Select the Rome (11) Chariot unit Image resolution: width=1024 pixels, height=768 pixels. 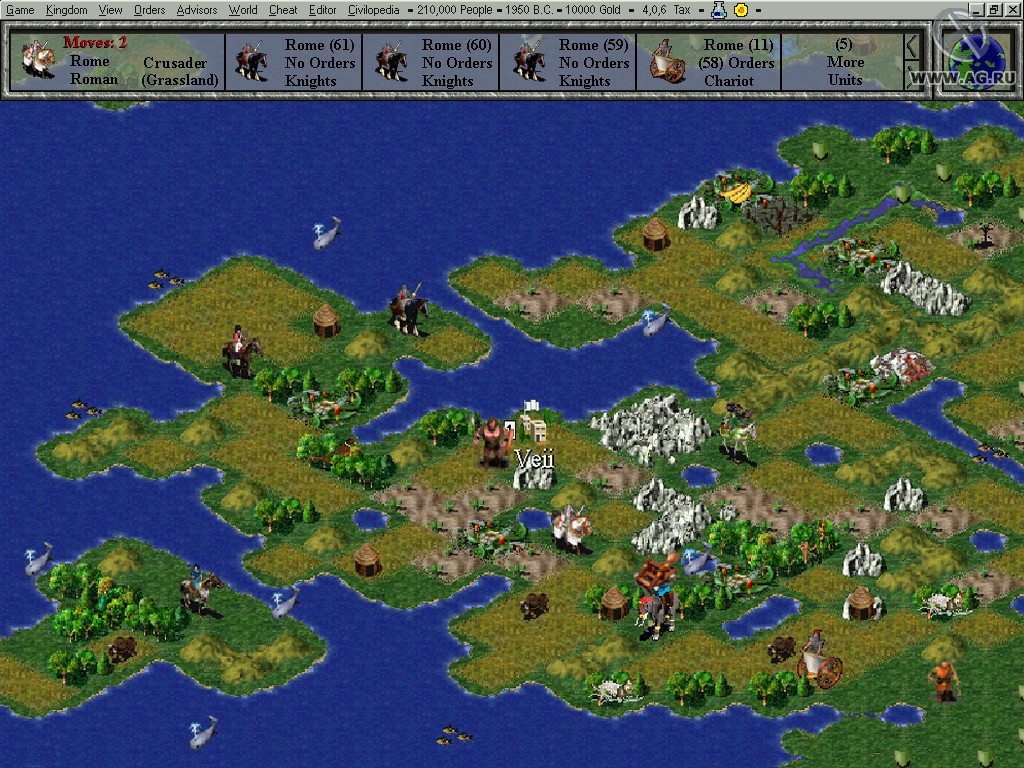pos(712,62)
